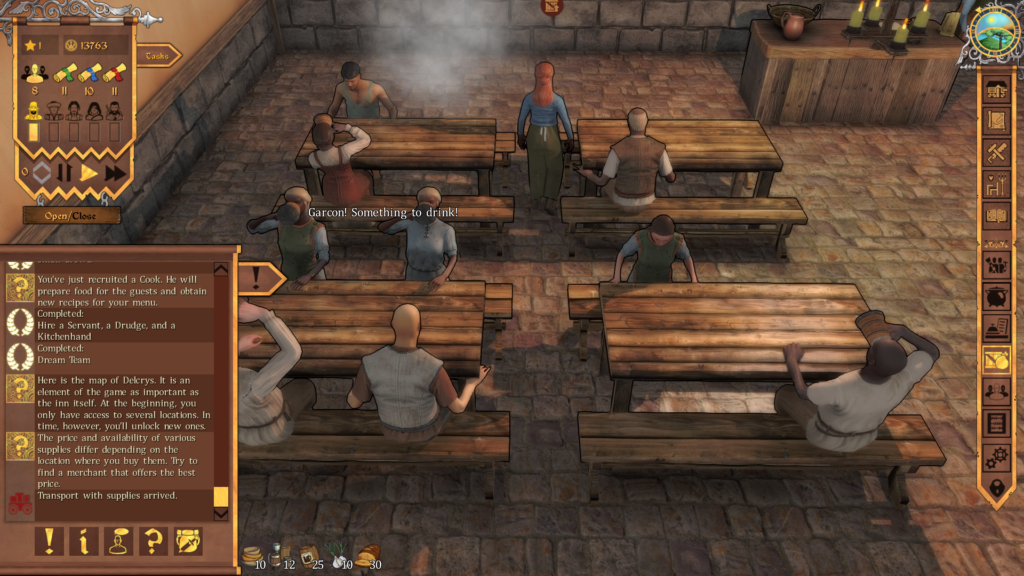The height and width of the screenshot is (576, 1024).
Task: Open the open book toolbar icon
Action: pyautogui.click(x=997, y=215)
